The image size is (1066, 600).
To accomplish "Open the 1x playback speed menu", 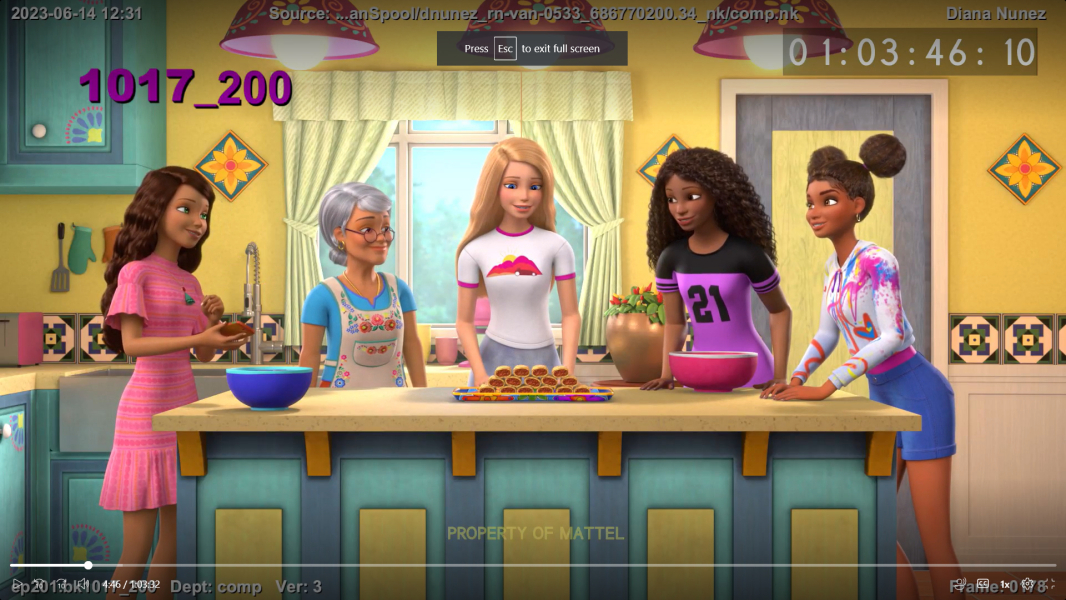I will coord(1005,584).
